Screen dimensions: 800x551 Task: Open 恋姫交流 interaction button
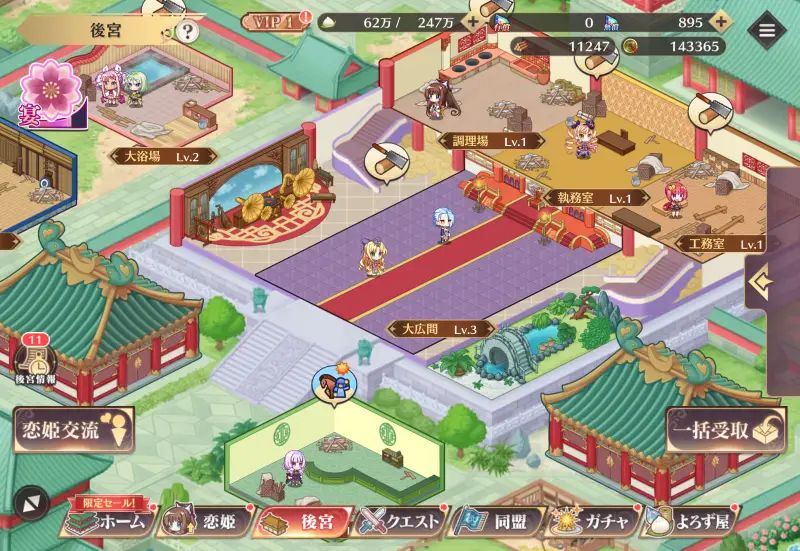point(73,431)
